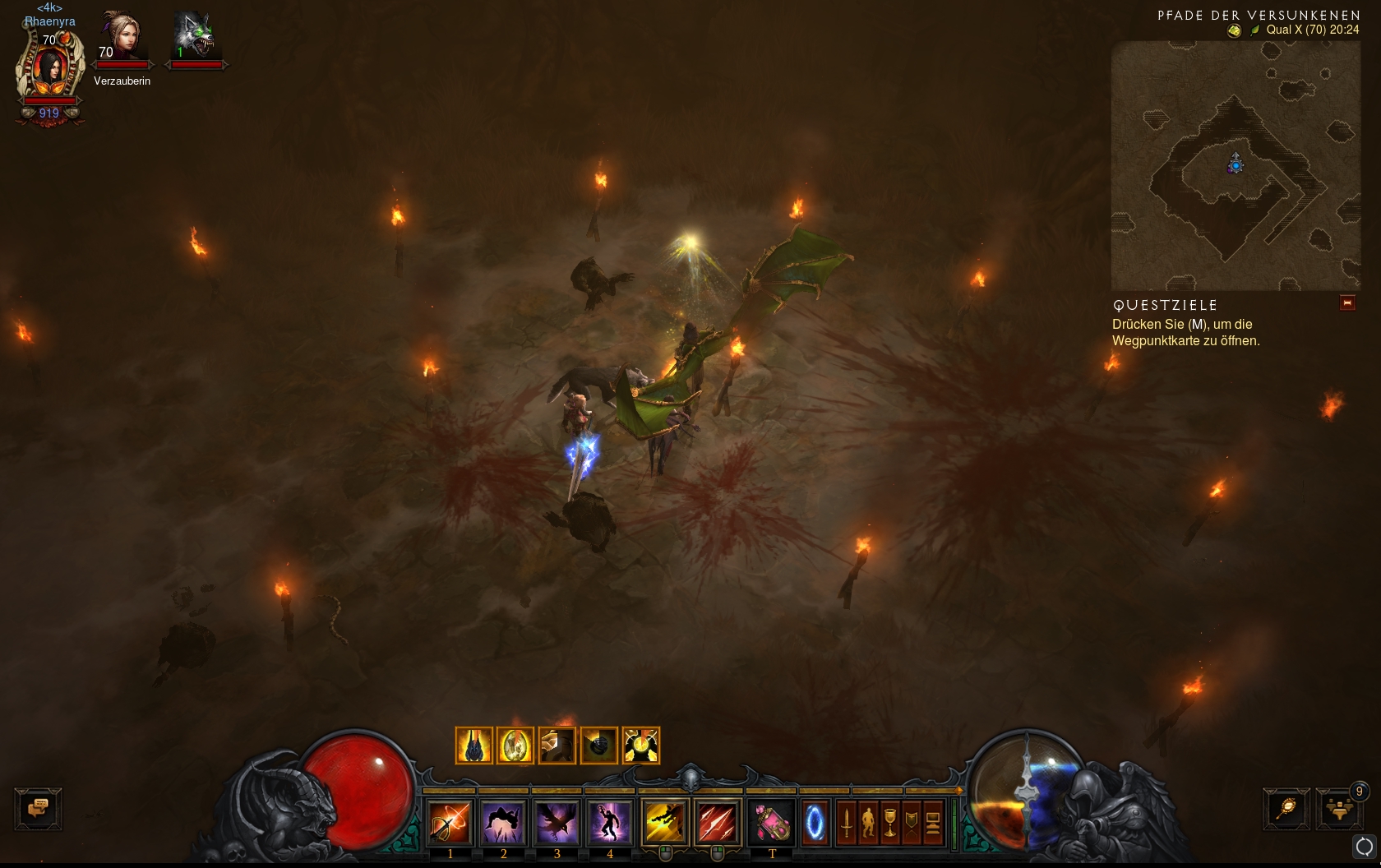Click the Verzauberin follower portrait

(x=122, y=38)
